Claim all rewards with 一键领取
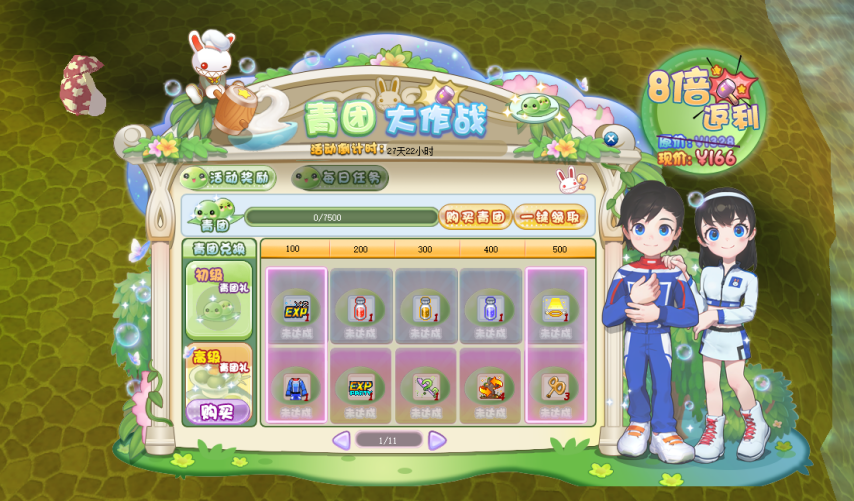This screenshot has width=854, height=501. point(550,216)
